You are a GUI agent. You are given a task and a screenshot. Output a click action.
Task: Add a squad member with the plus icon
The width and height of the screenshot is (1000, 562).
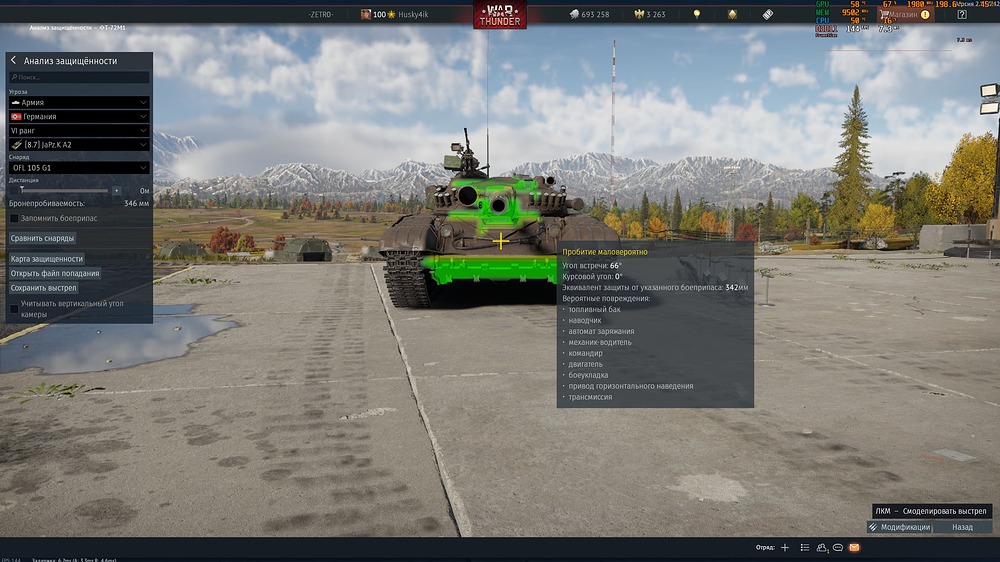click(x=785, y=548)
